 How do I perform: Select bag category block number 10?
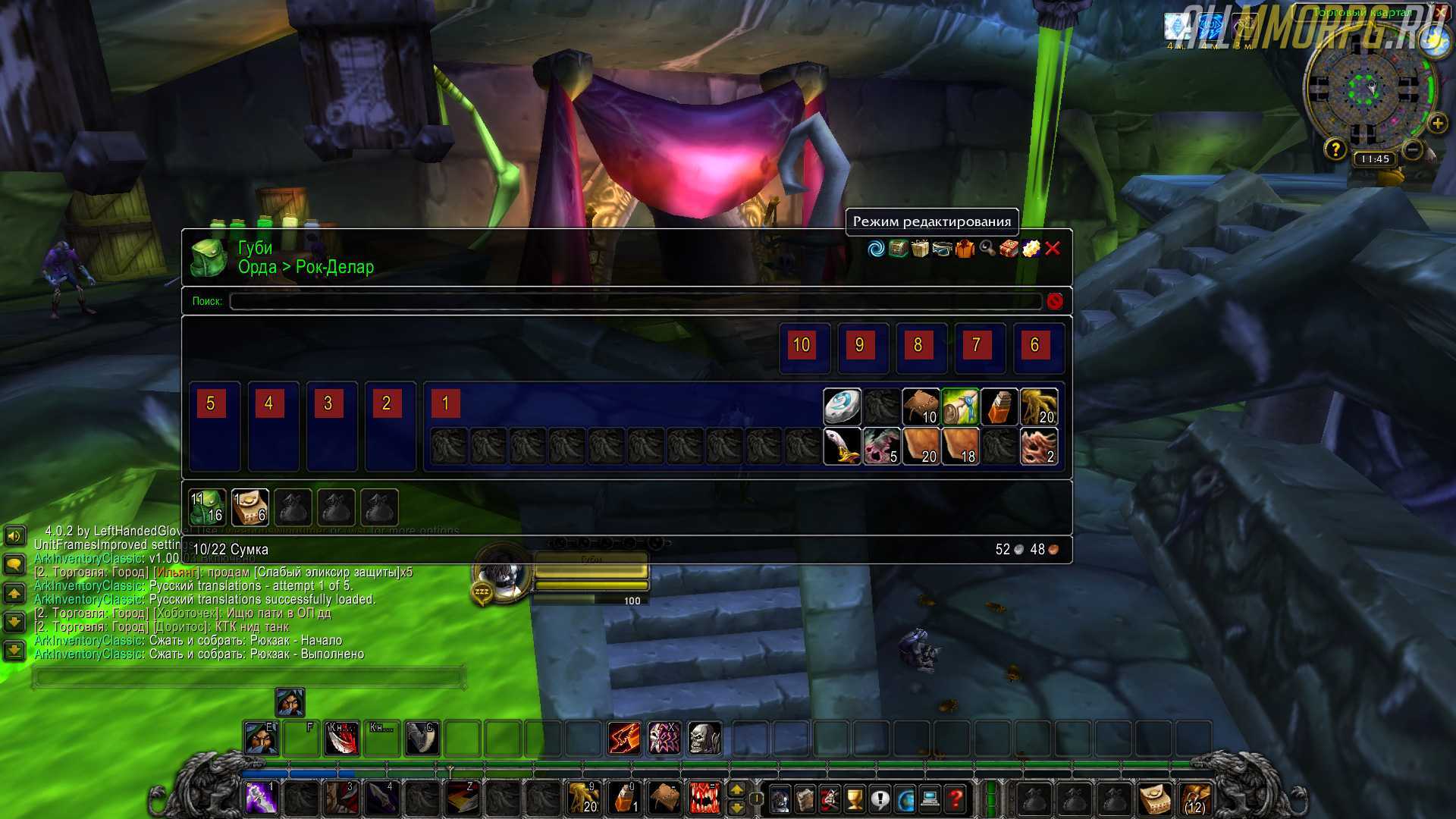[x=802, y=345]
